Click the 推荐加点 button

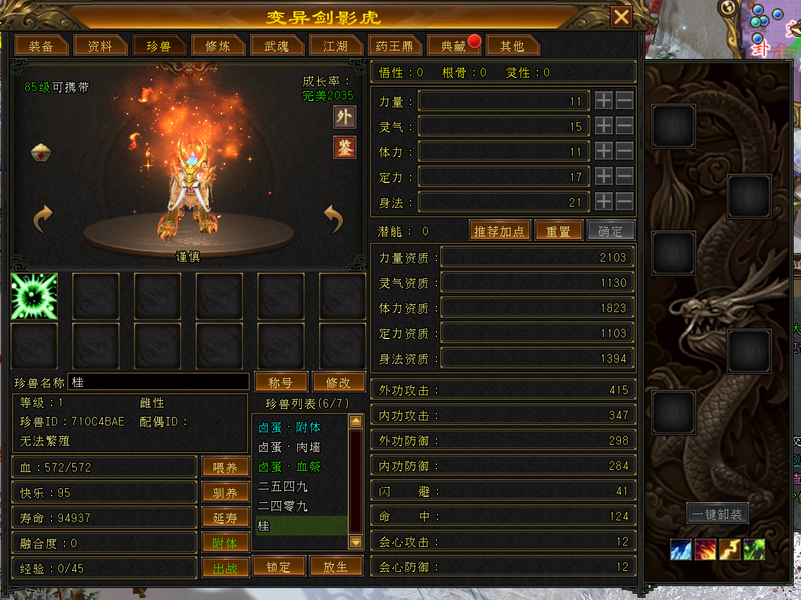499,231
